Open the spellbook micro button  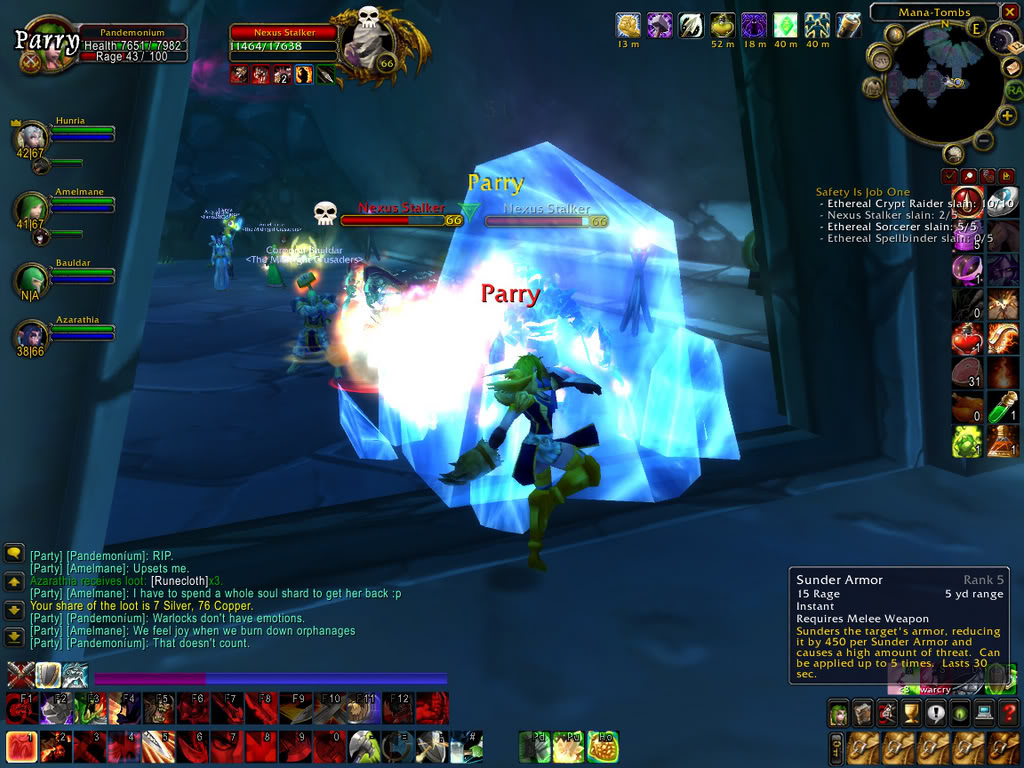[861, 713]
